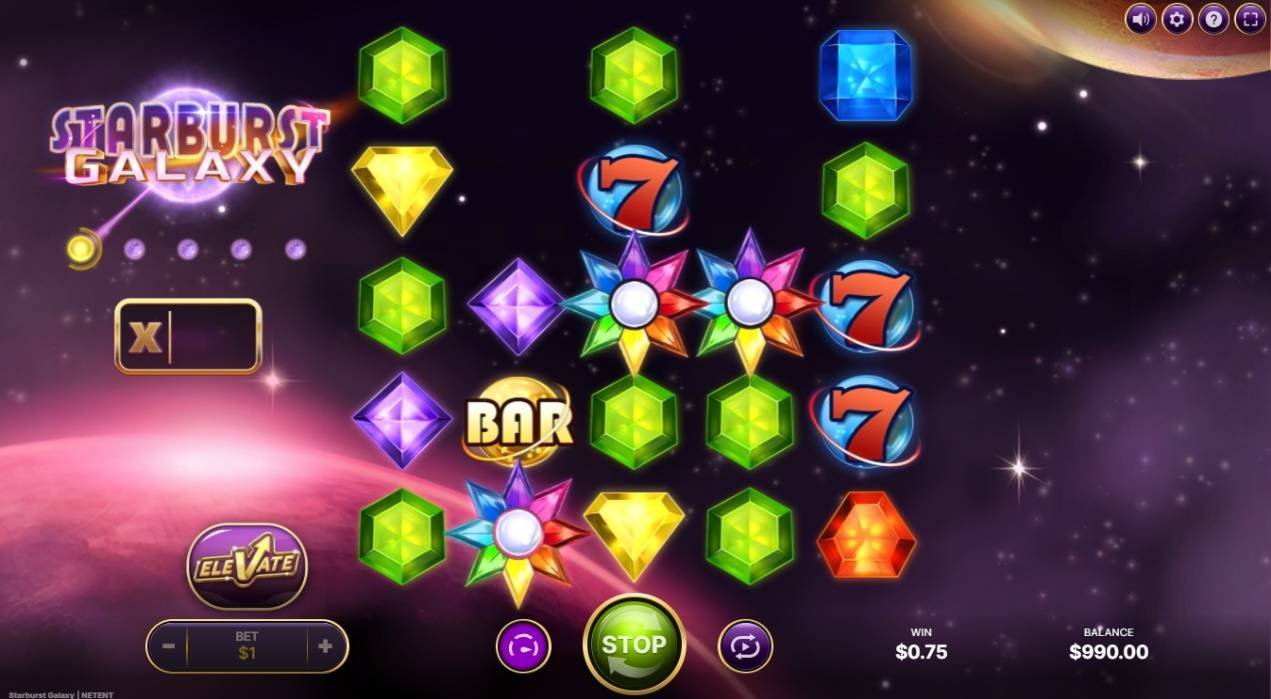Toggle fullscreen mode

tap(1250, 18)
